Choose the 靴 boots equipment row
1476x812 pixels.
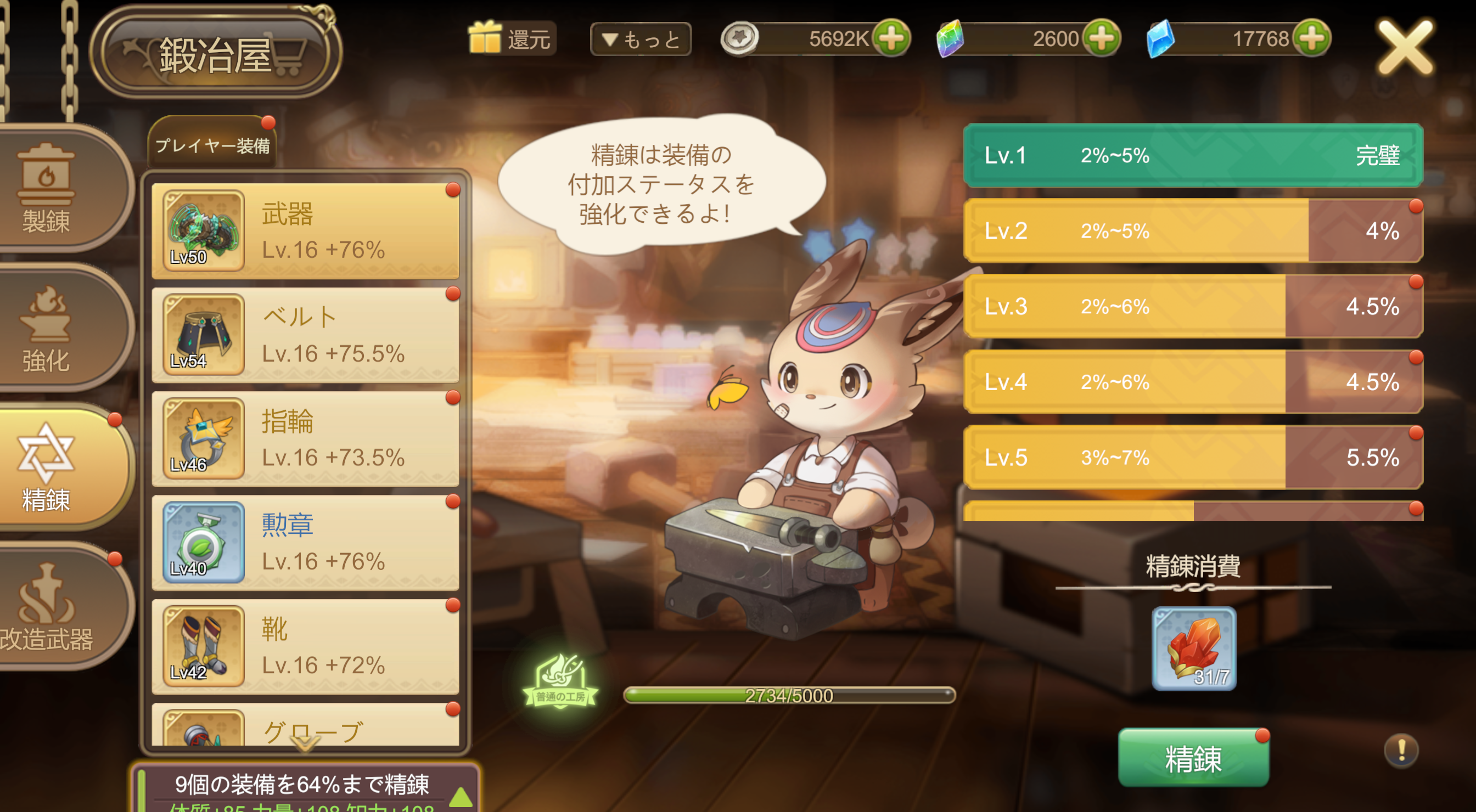pos(305,646)
